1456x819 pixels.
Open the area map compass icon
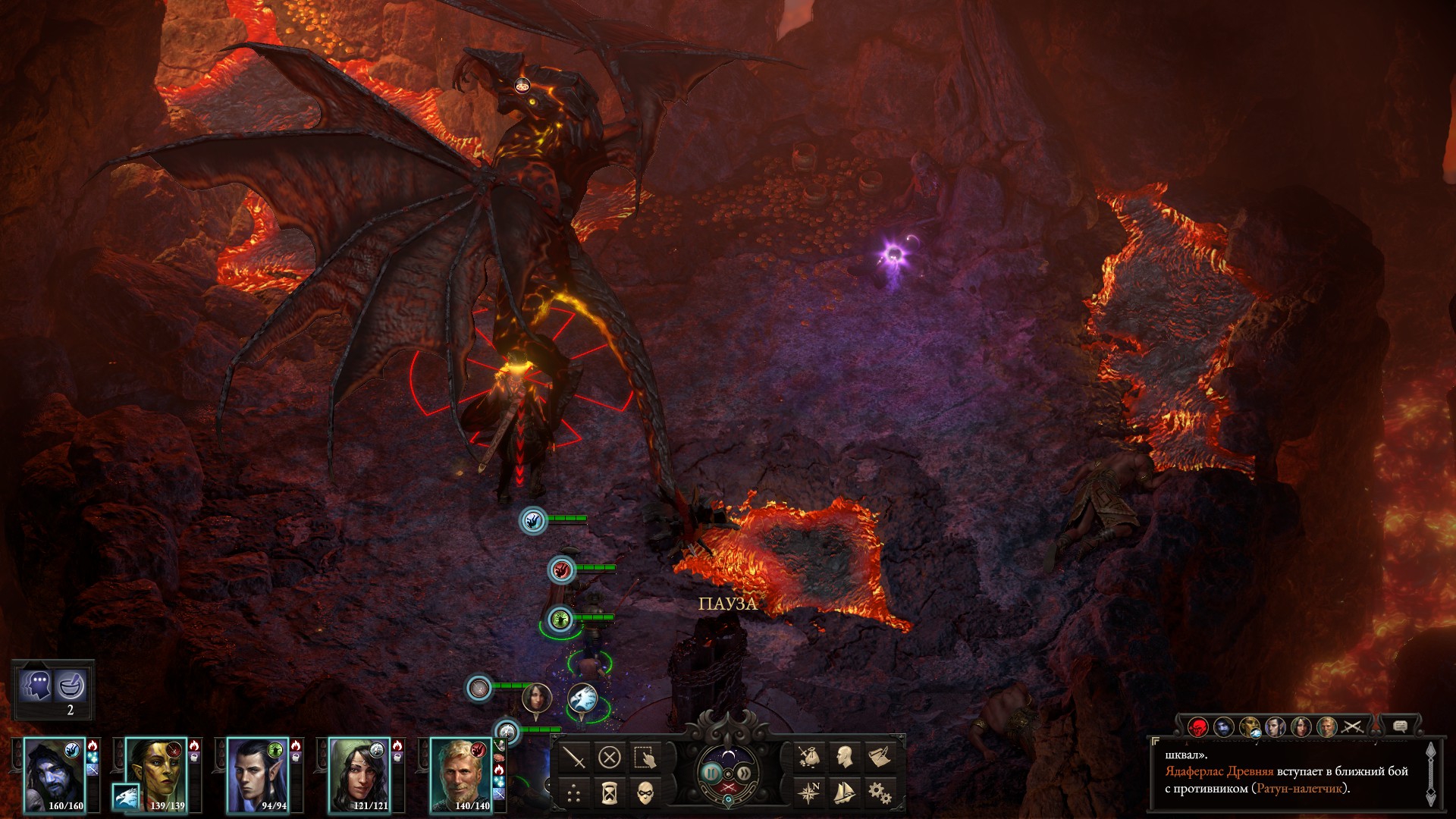pyautogui.click(x=808, y=793)
